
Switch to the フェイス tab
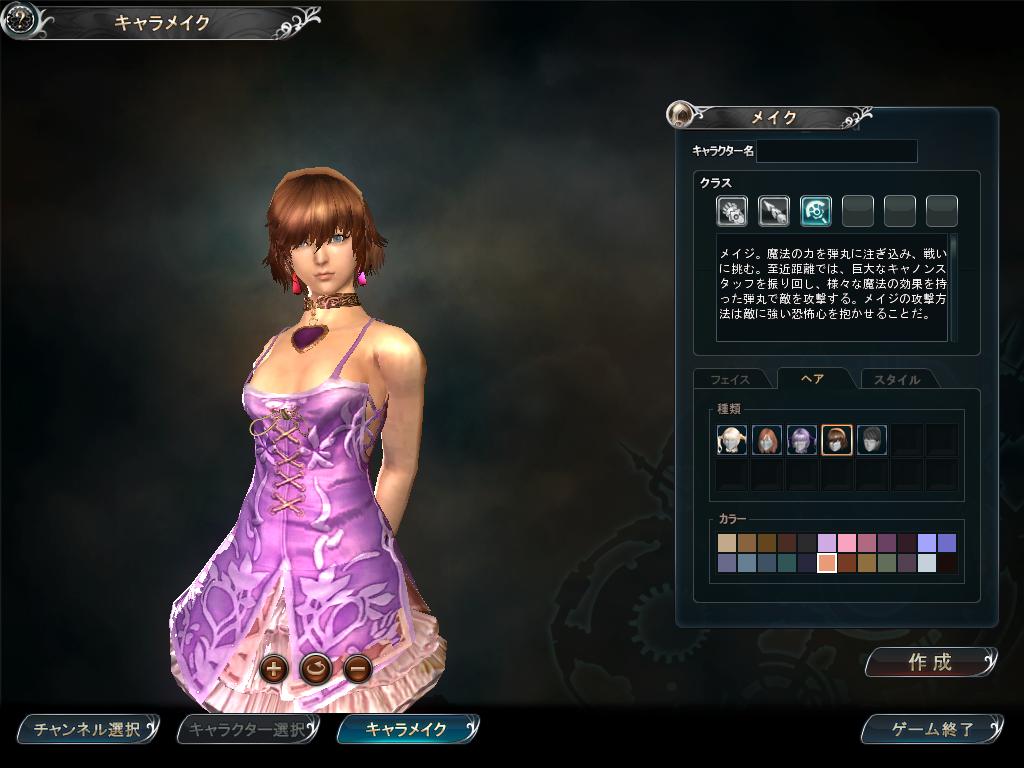(x=730, y=380)
